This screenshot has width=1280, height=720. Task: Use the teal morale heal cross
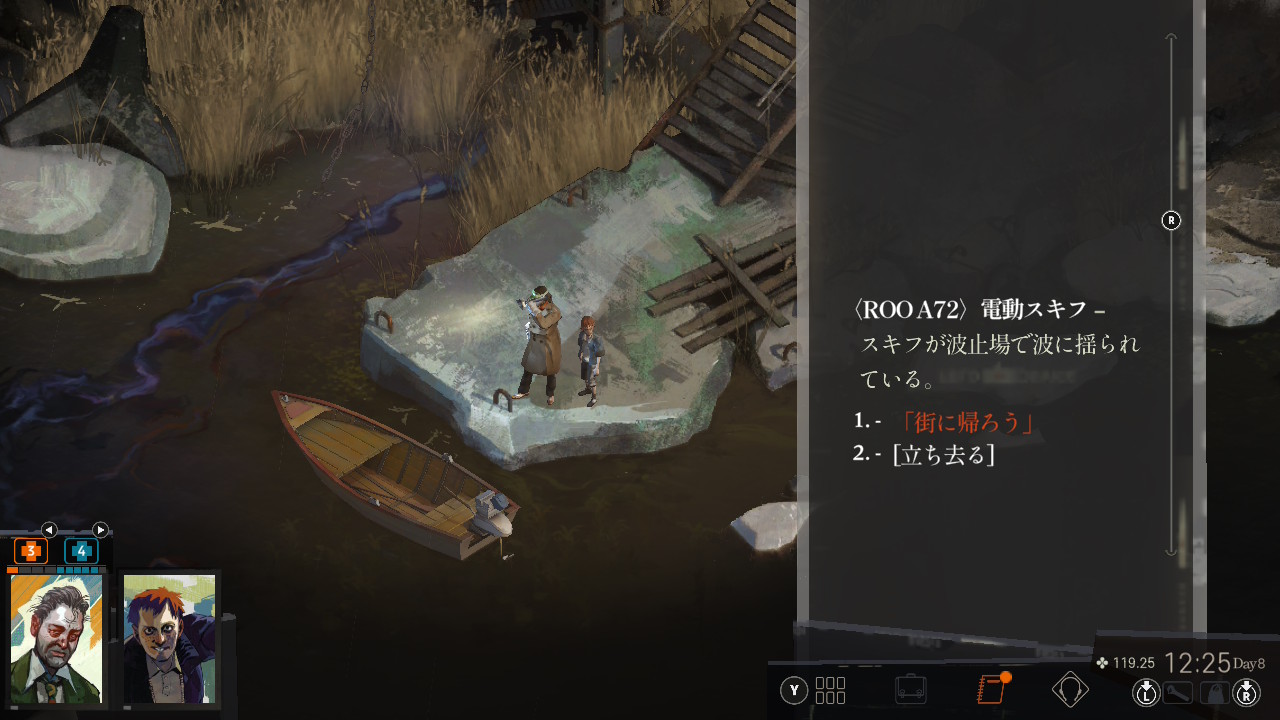pos(81,551)
